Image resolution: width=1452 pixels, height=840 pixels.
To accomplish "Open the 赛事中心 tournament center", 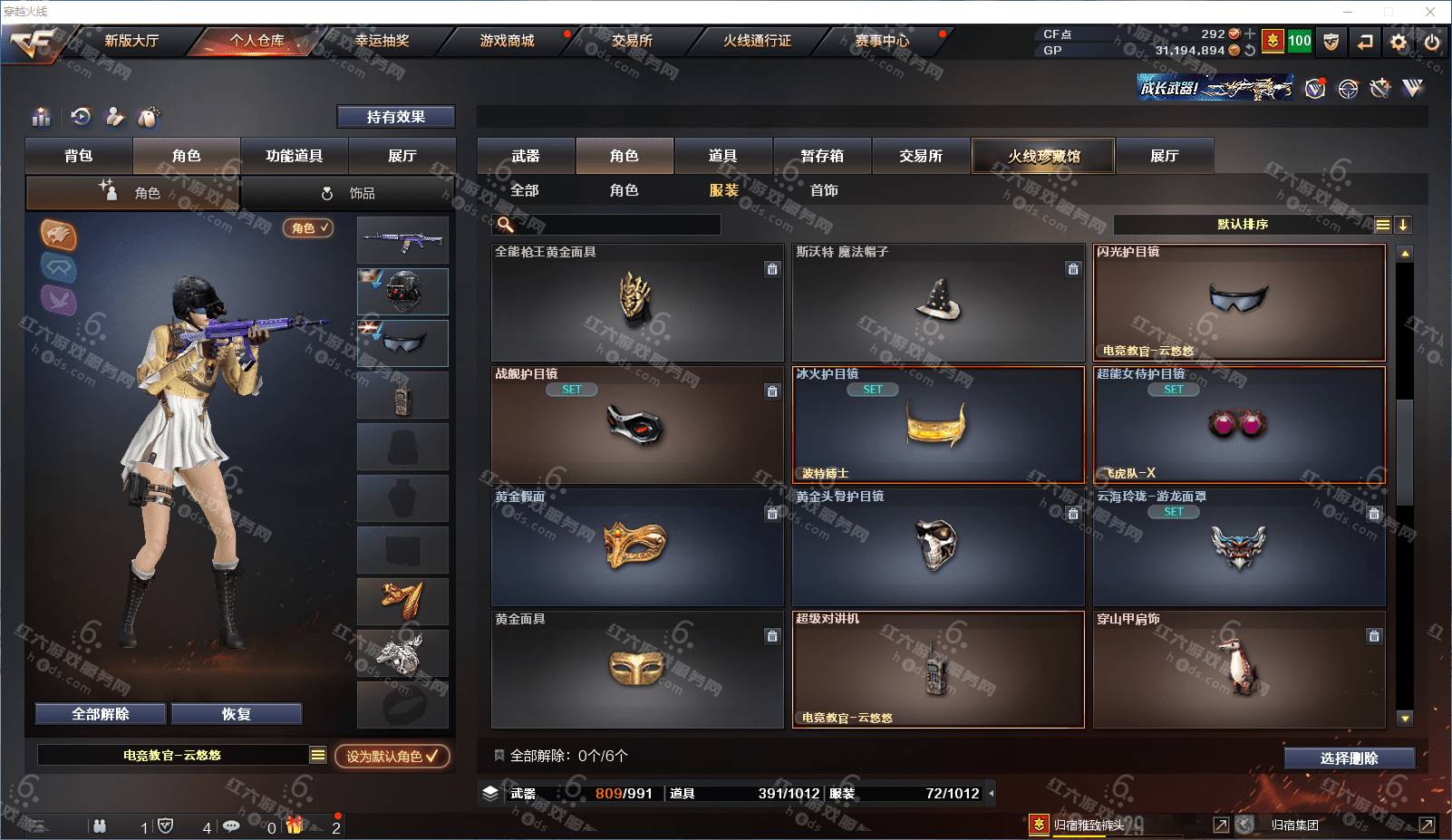I will click(x=882, y=41).
